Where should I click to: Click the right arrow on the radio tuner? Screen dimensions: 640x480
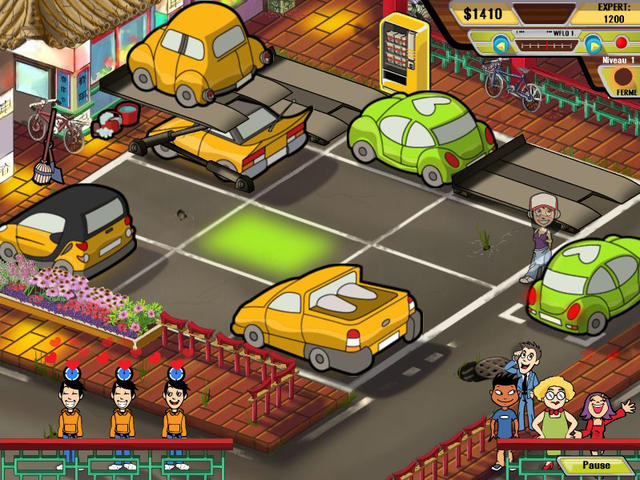coord(592,44)
